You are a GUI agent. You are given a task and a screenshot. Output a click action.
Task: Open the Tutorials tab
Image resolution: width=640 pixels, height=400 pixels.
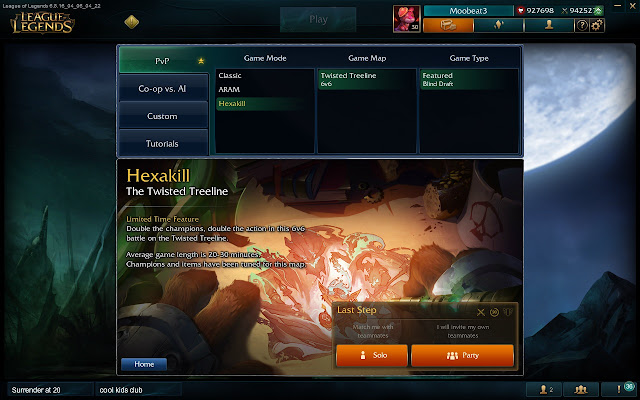tap(162, 144)
